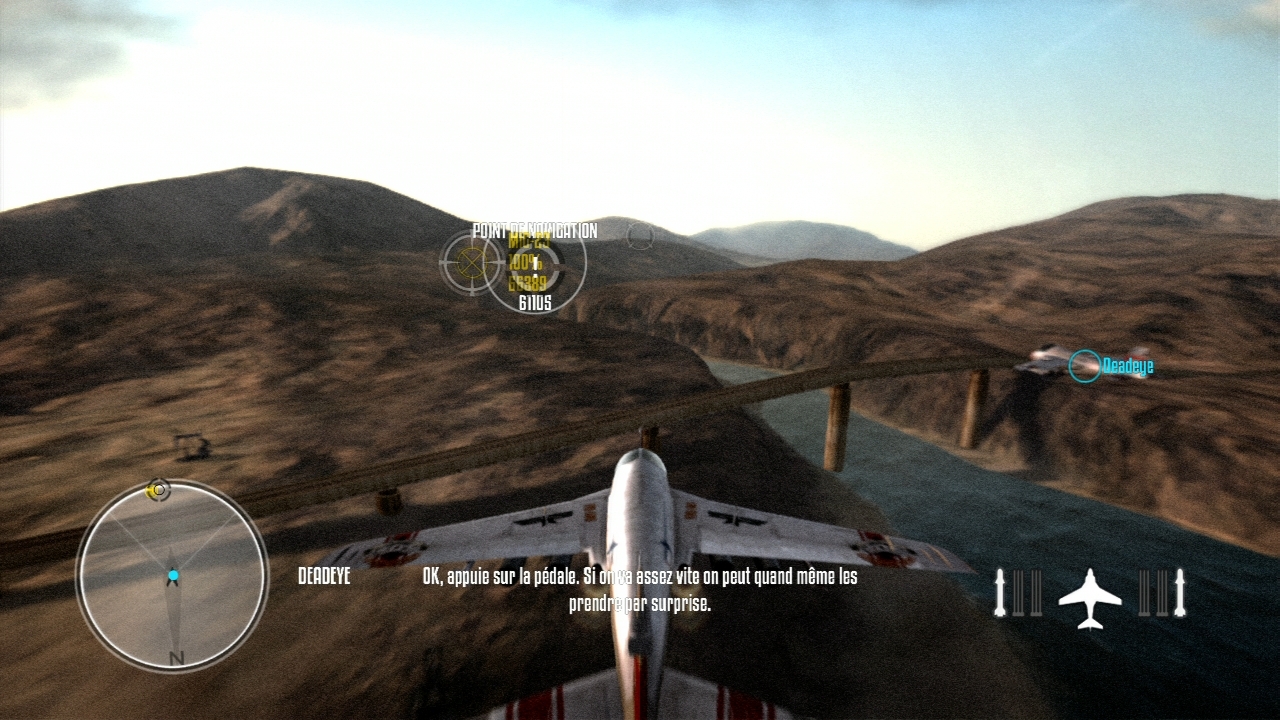Click the crosshair targeting reticle
Screen dimensions: 1280x720
[469, 263]
